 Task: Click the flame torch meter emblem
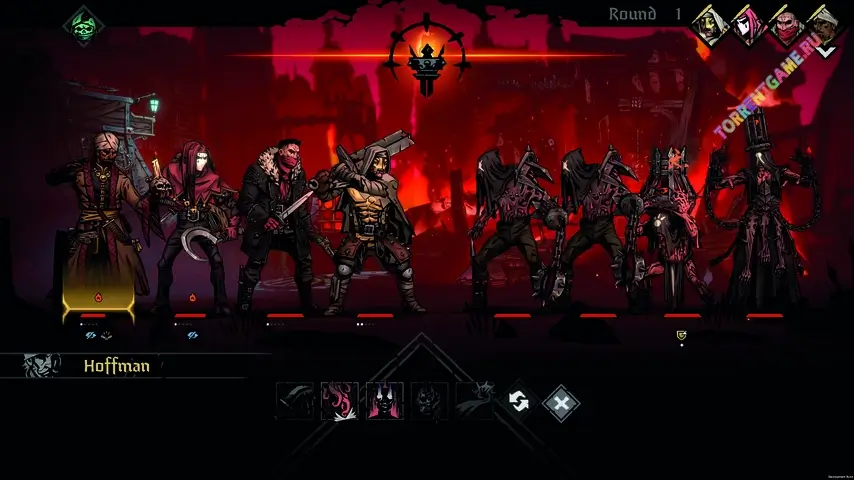click(x=426, y=58)
